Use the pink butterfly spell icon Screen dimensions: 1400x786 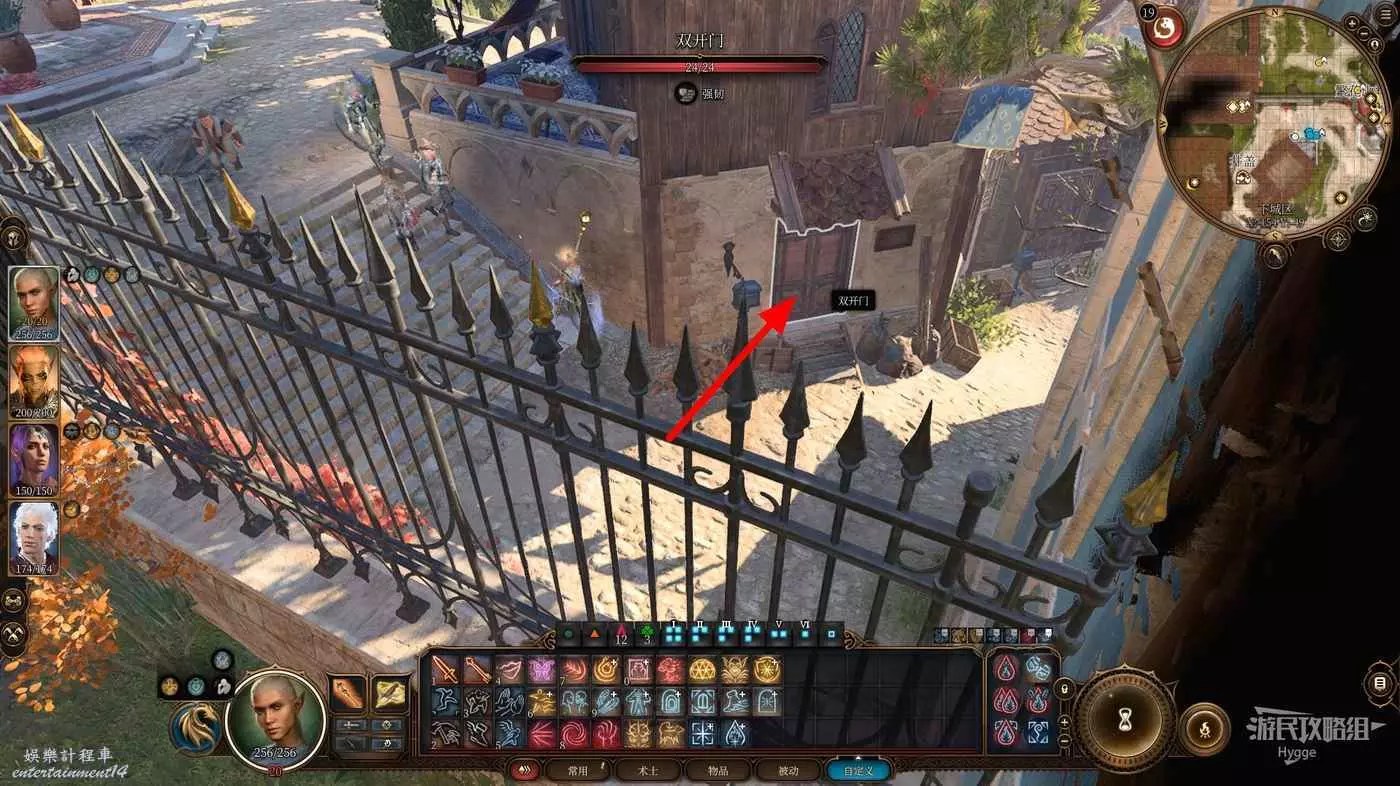tap(541, 670)
